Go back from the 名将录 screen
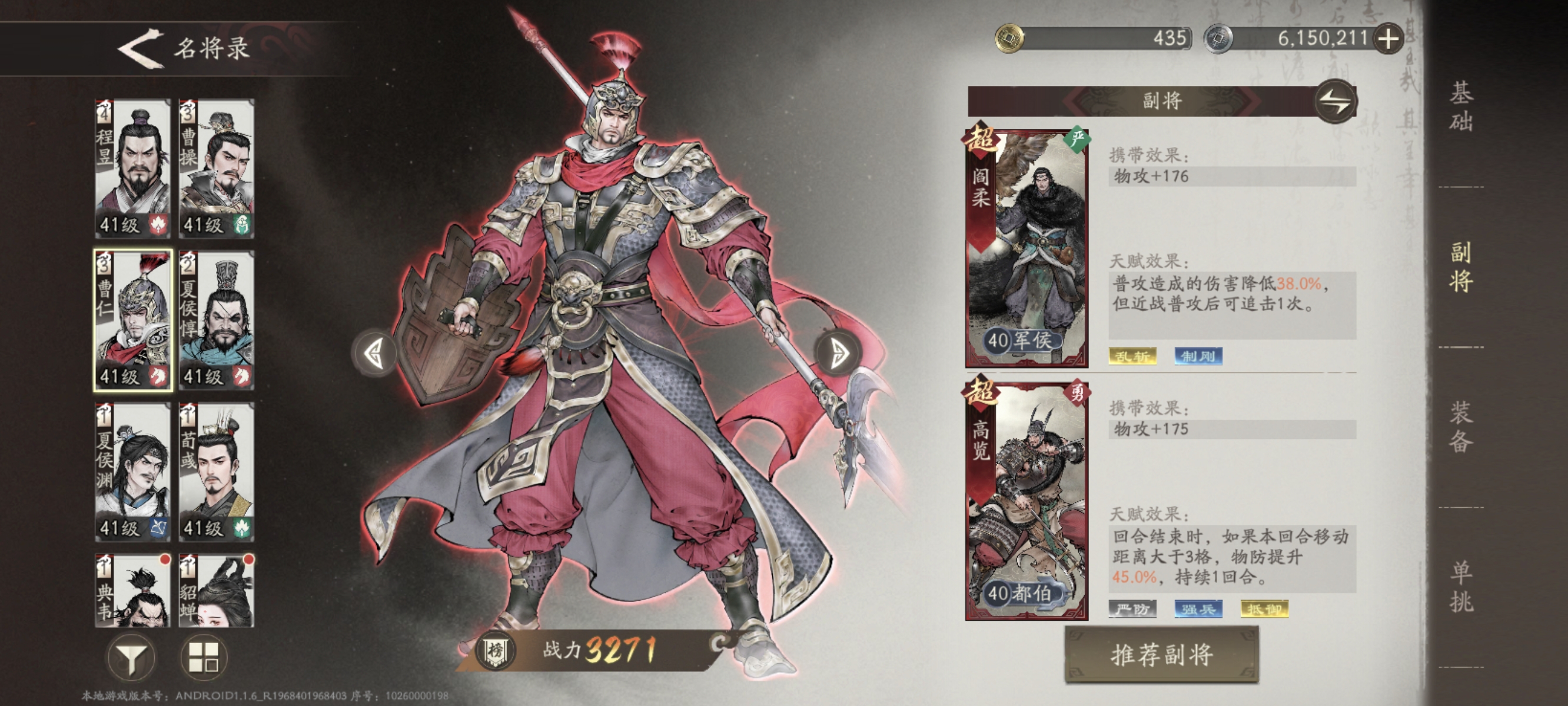 tap(141, 48)
